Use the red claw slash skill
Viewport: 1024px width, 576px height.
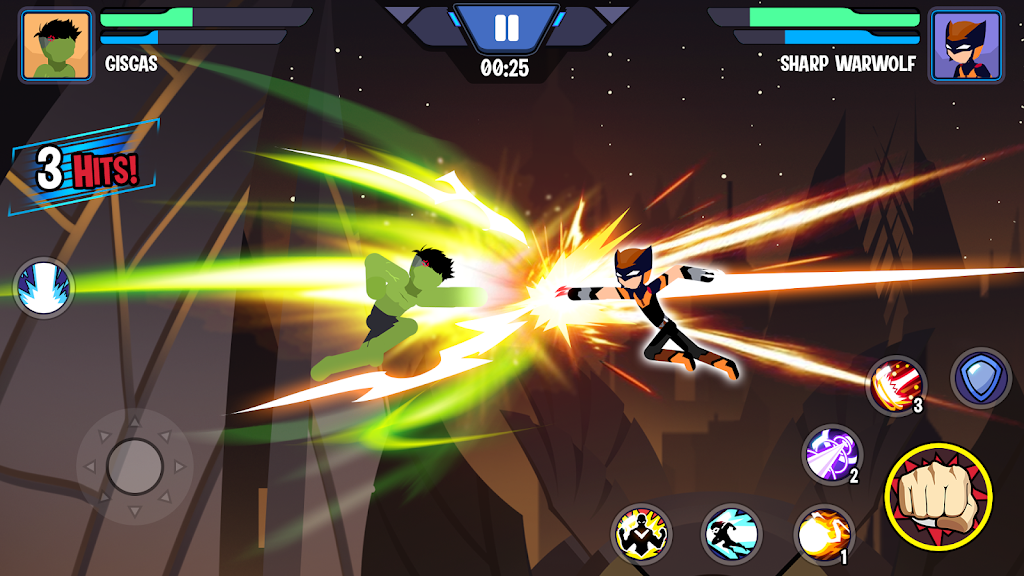[x=895, y=385]
